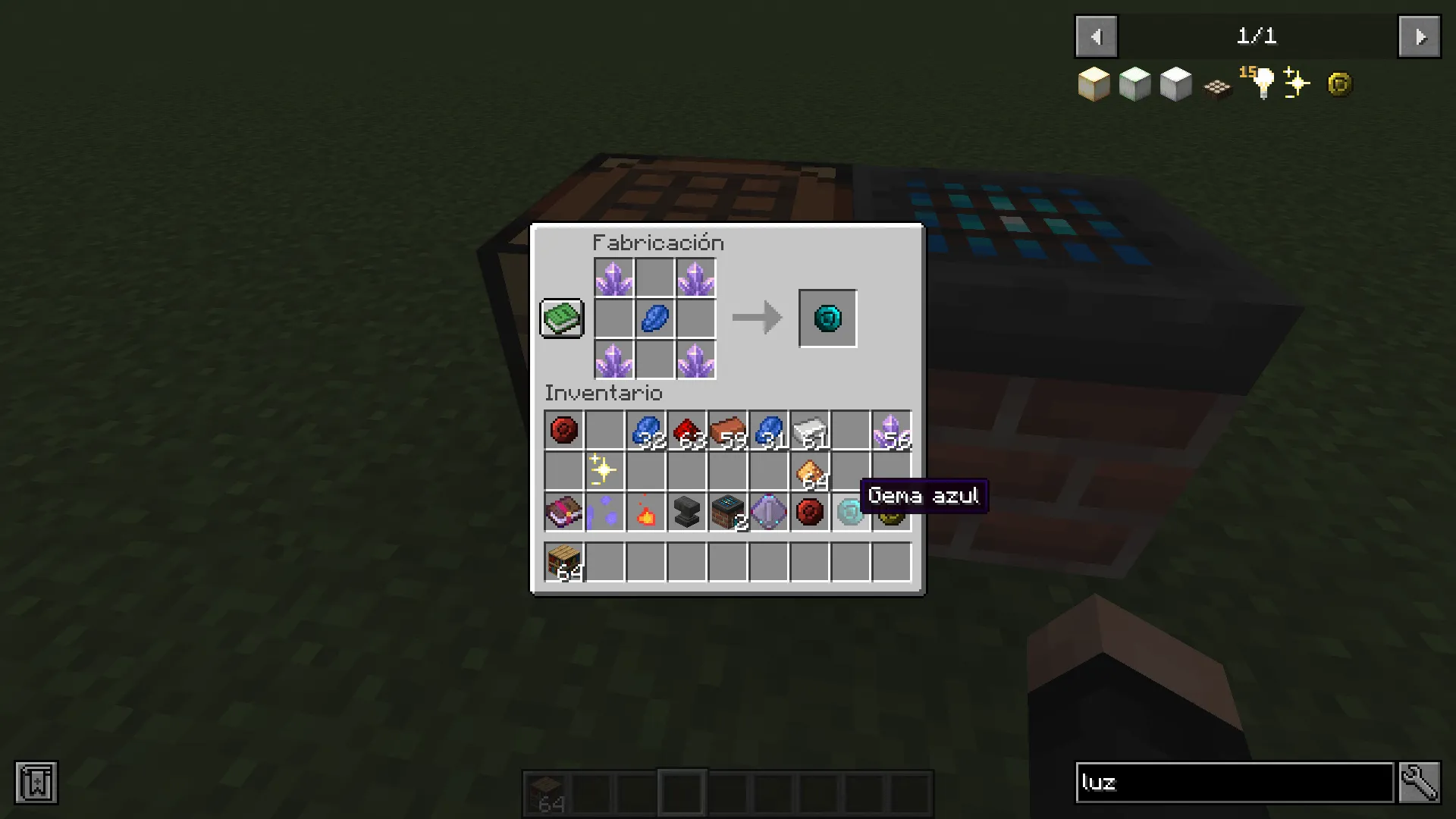The height and width of the screenshot is (819, 1456).
Task: Open the bookmark list in bottom-left corner
Action: point(36,783)
